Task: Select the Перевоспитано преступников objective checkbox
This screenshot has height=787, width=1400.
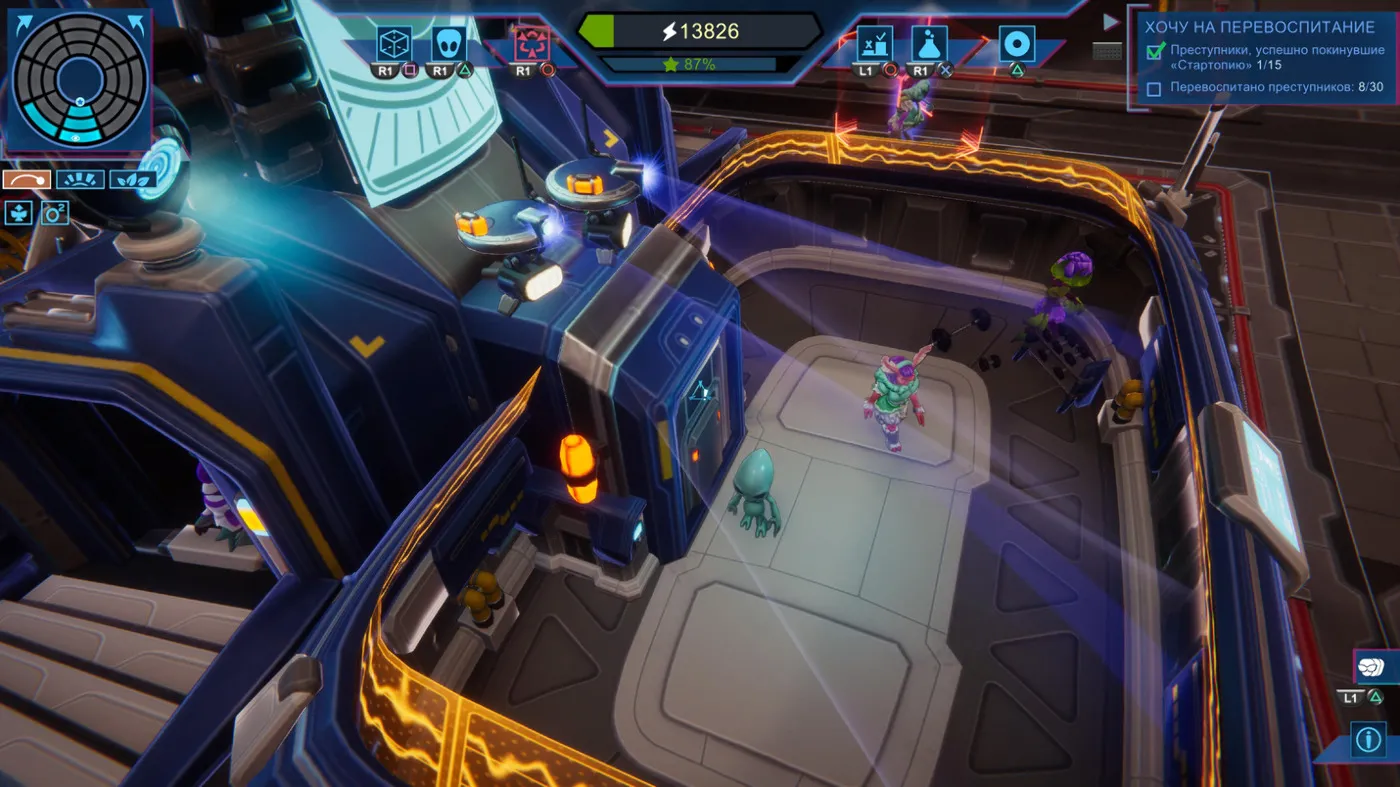Action: point(1154,89)
